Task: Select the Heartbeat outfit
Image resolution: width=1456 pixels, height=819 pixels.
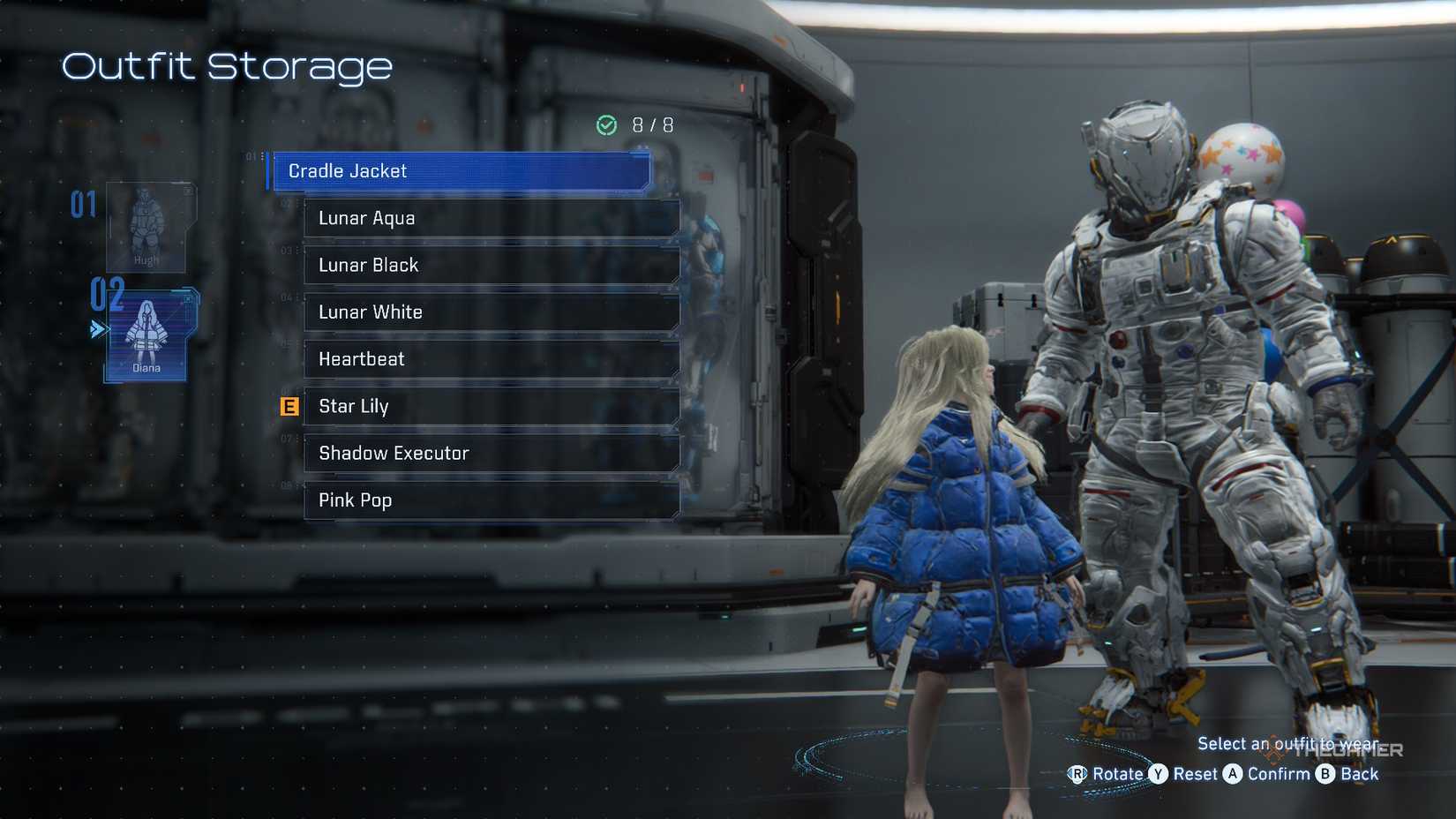Action: 492,359
